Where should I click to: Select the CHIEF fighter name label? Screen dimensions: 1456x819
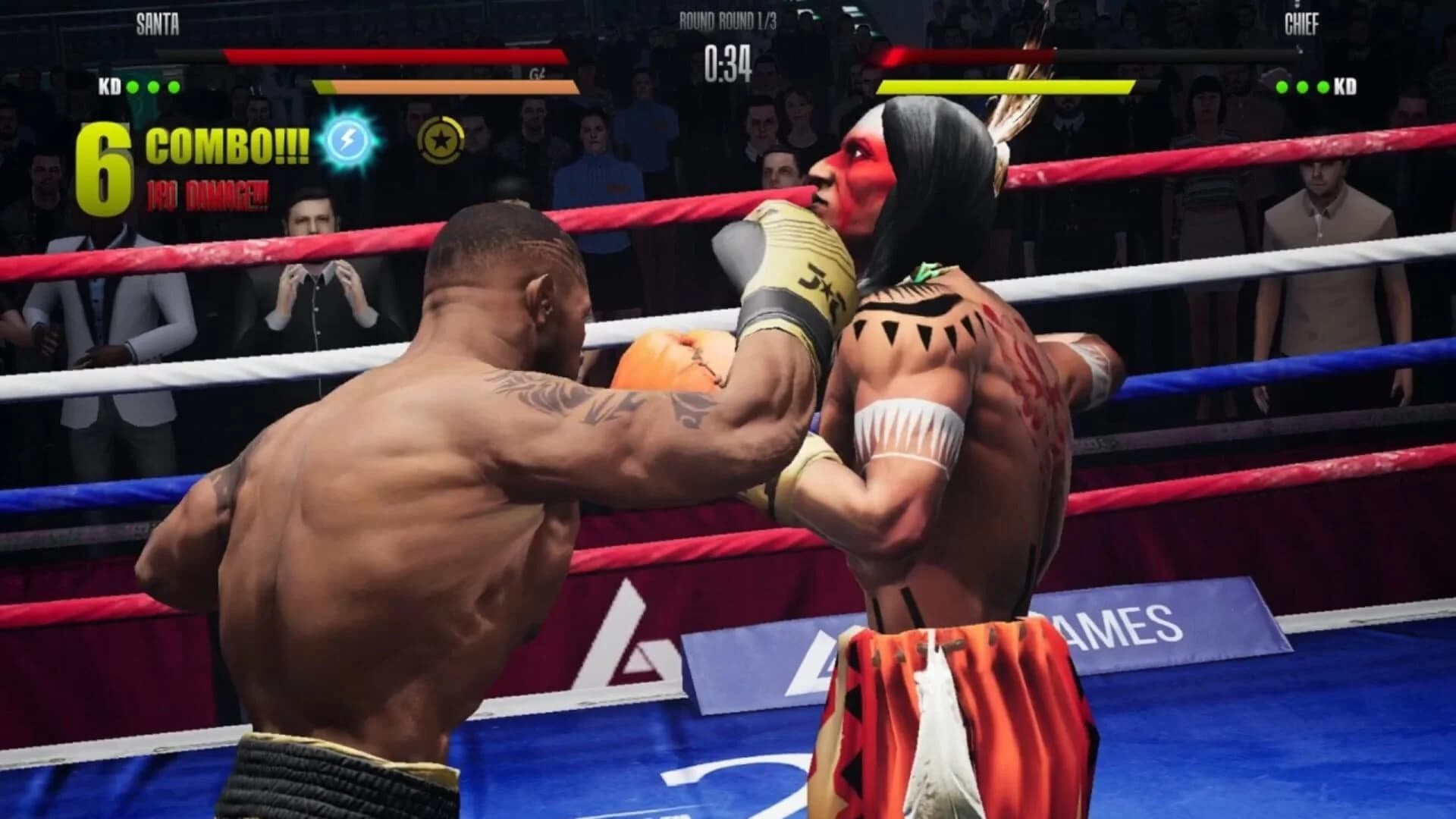click(1301, 23)
